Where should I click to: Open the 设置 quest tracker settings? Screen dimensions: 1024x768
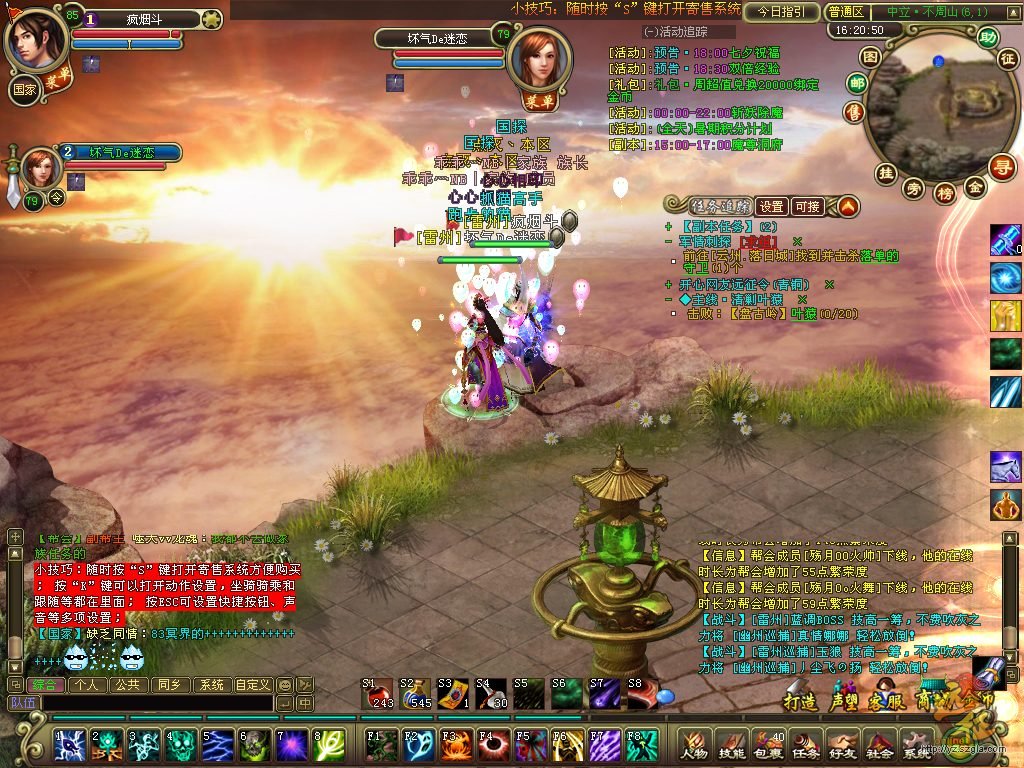click(x=770, y=207)
